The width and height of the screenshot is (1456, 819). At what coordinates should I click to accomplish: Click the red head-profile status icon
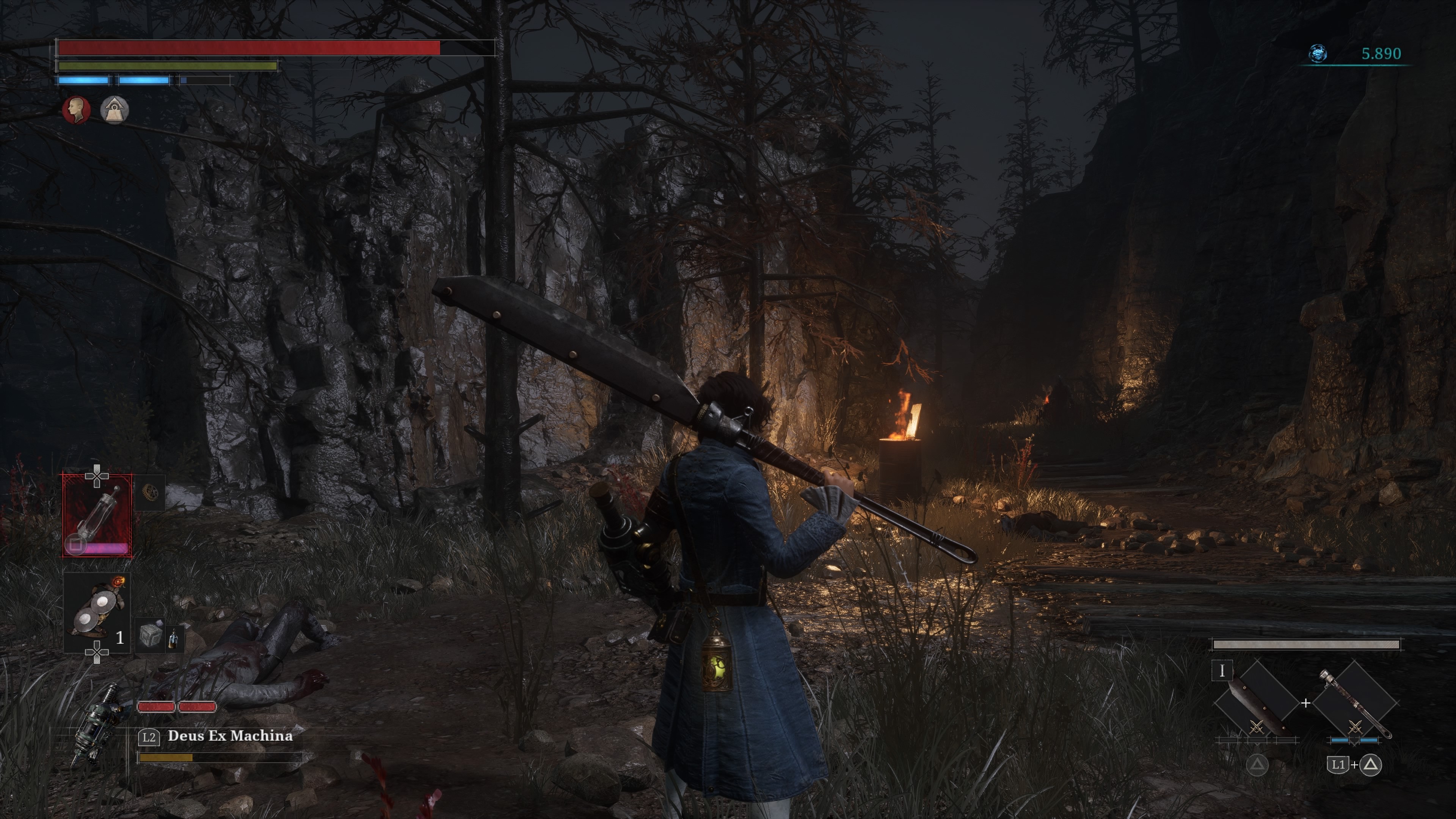click(76, 109)
